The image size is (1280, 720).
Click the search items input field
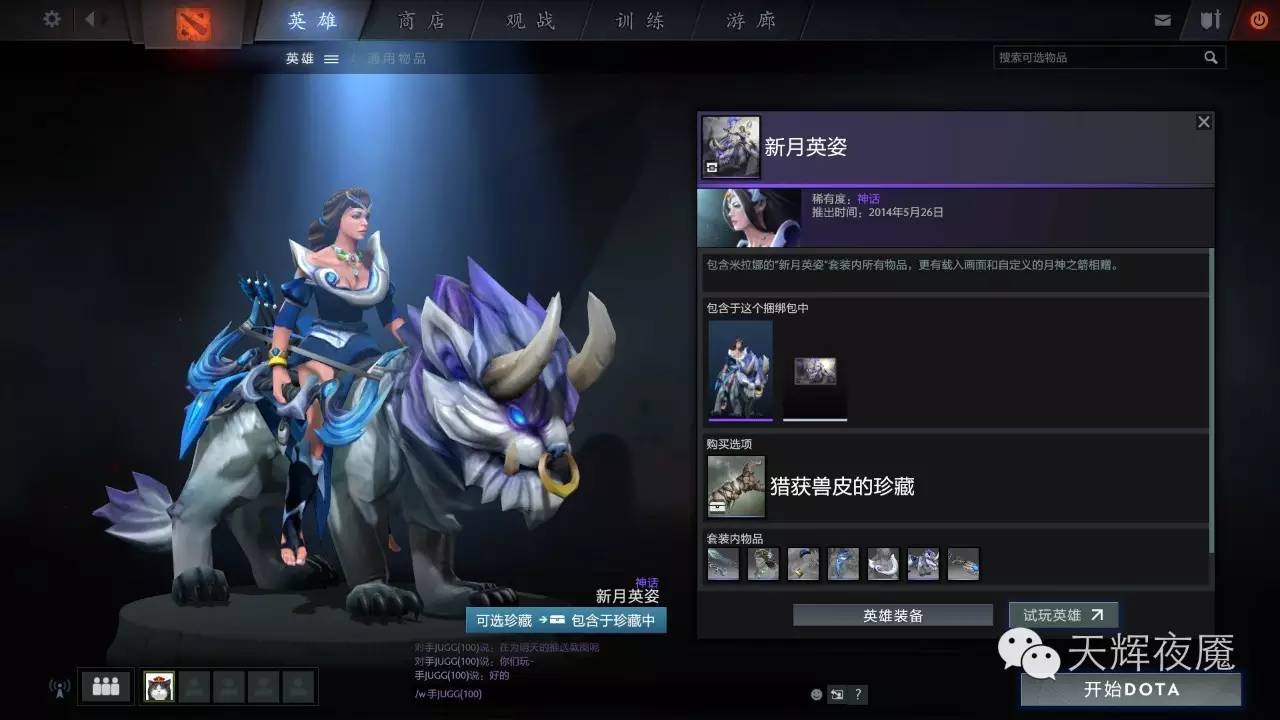[1100, 57]
